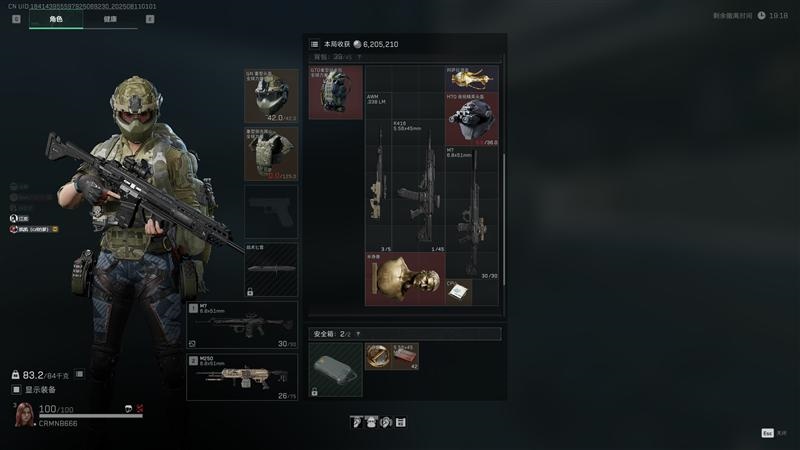The height and width of the screenshot is (450, 800).
Task: Click the golden bust statue loot
Action: click(x=404, y=278)
